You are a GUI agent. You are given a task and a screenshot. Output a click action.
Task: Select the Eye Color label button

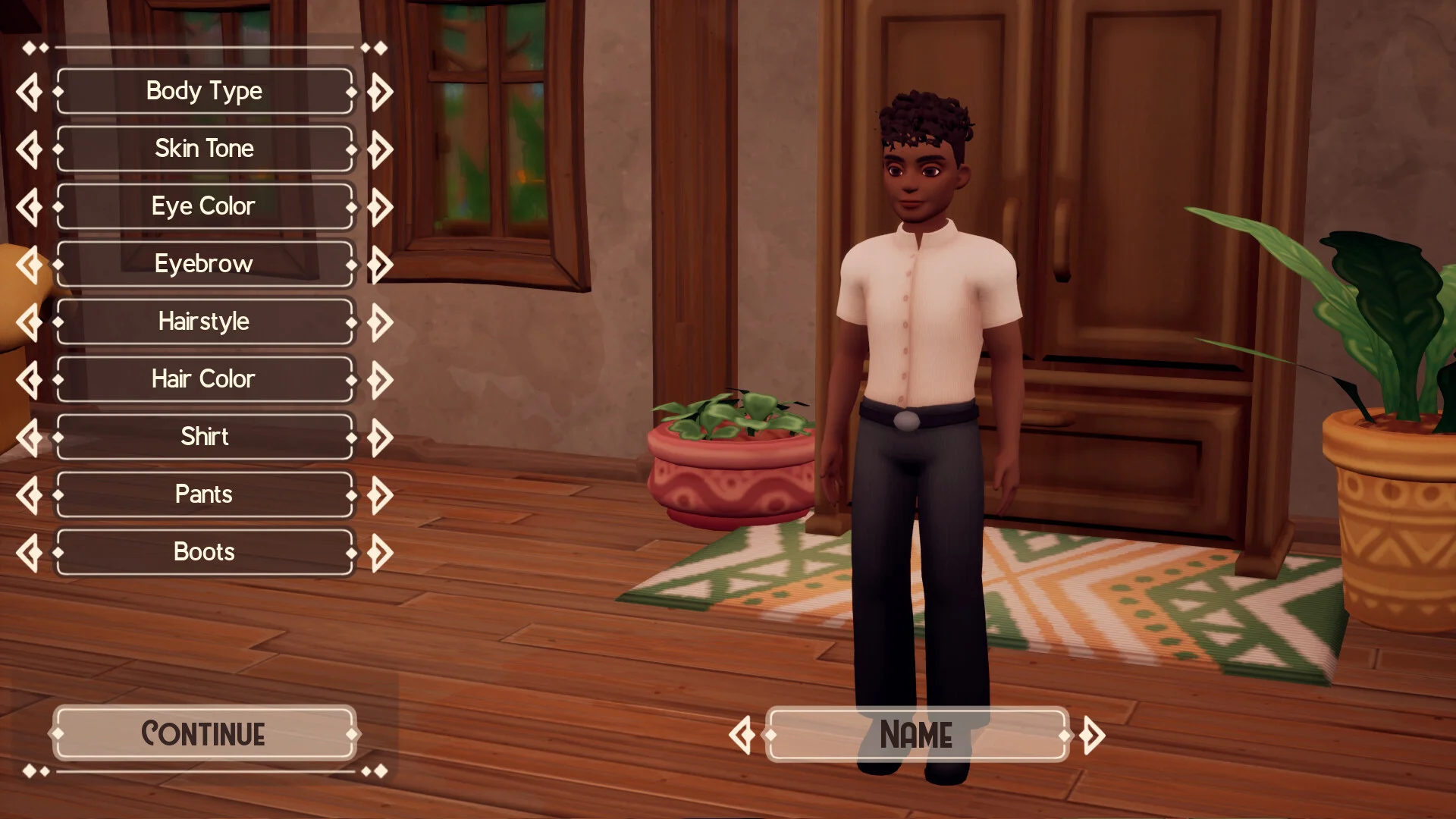click(x=204, y=206)
